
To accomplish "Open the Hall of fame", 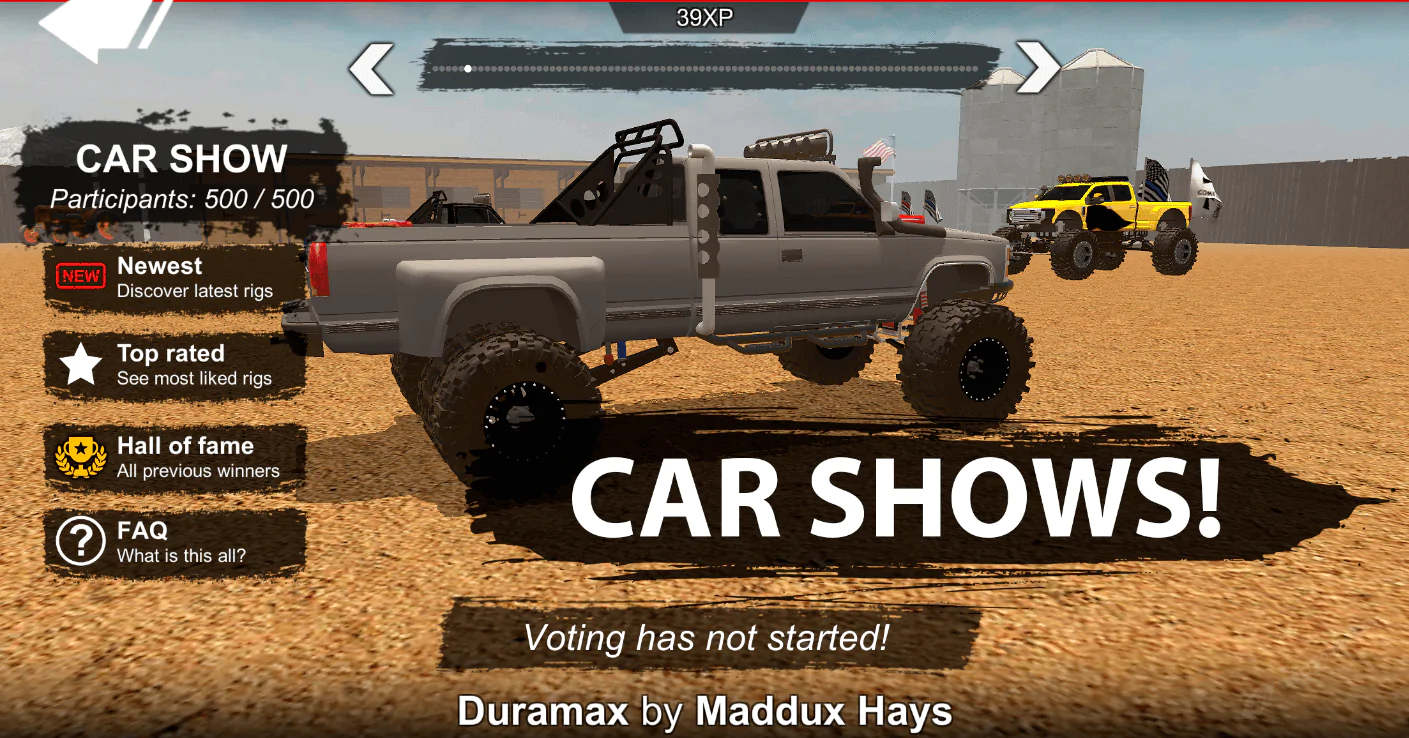I will [175, 456].
